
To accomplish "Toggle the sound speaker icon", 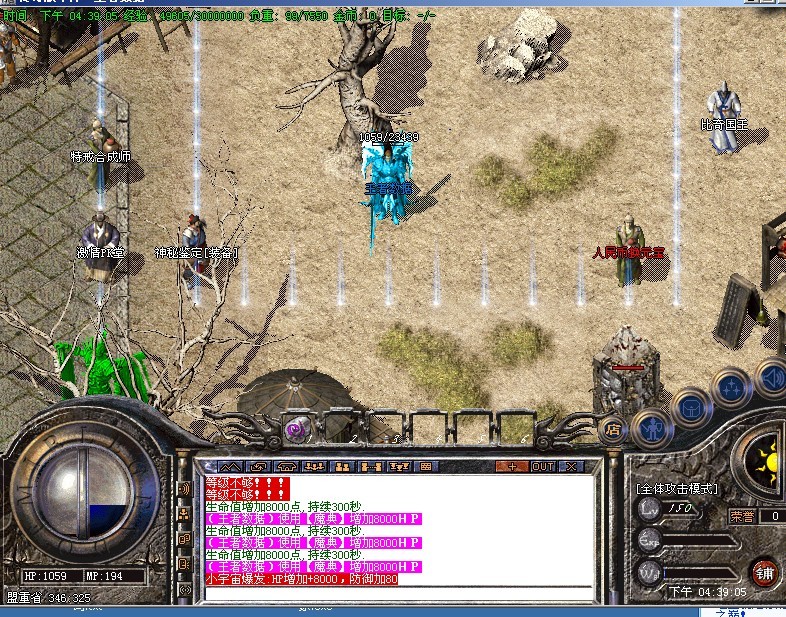I will point(771,377).
